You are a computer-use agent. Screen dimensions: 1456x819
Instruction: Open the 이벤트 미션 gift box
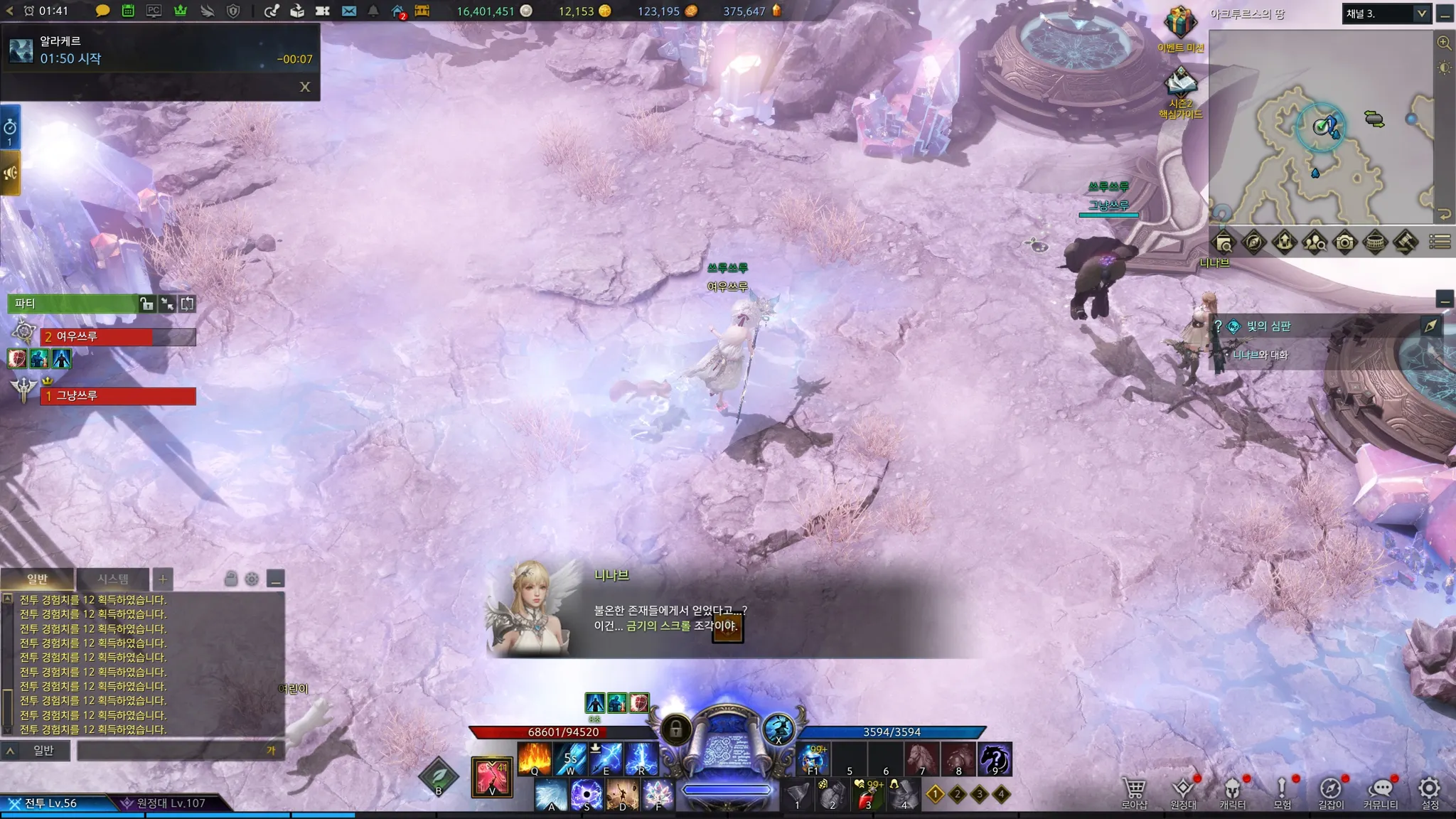point(1180,23)
